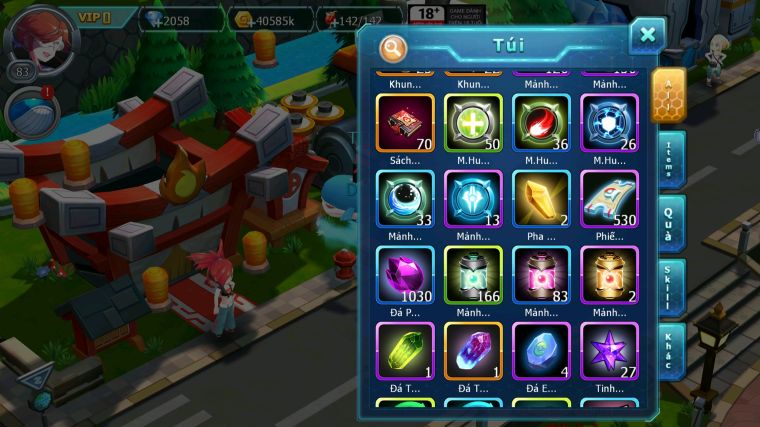The image size is (760, 427).
Task: Open the player avatar portrait
Action: [x=40, y=38]
